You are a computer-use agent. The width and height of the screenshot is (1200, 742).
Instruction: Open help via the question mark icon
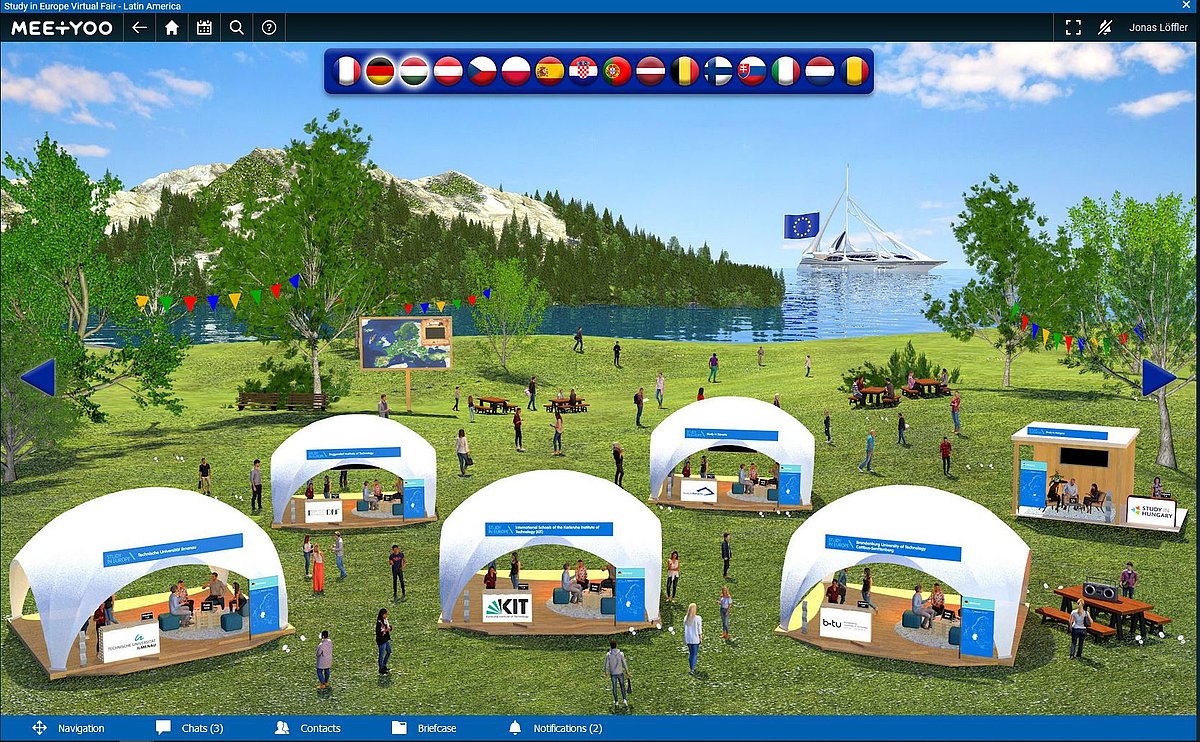point(268,28)
